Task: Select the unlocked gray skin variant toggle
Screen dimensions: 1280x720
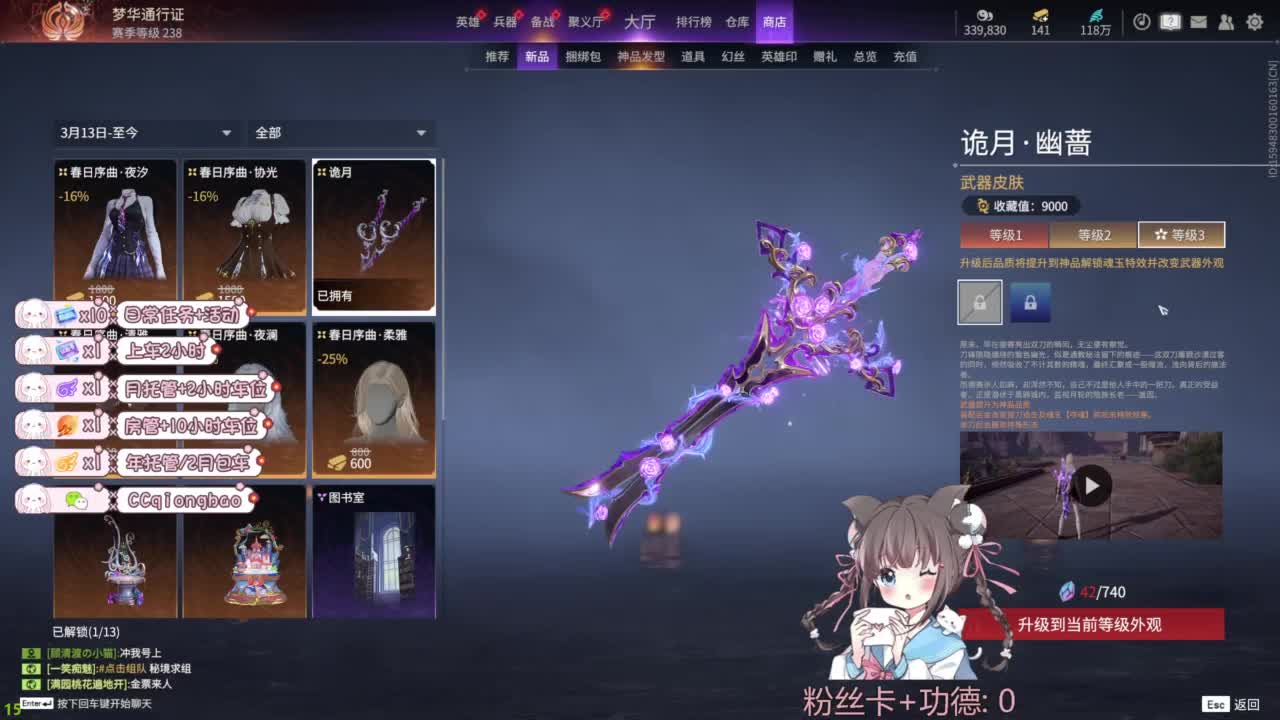Action: click(x=980, y=301)
